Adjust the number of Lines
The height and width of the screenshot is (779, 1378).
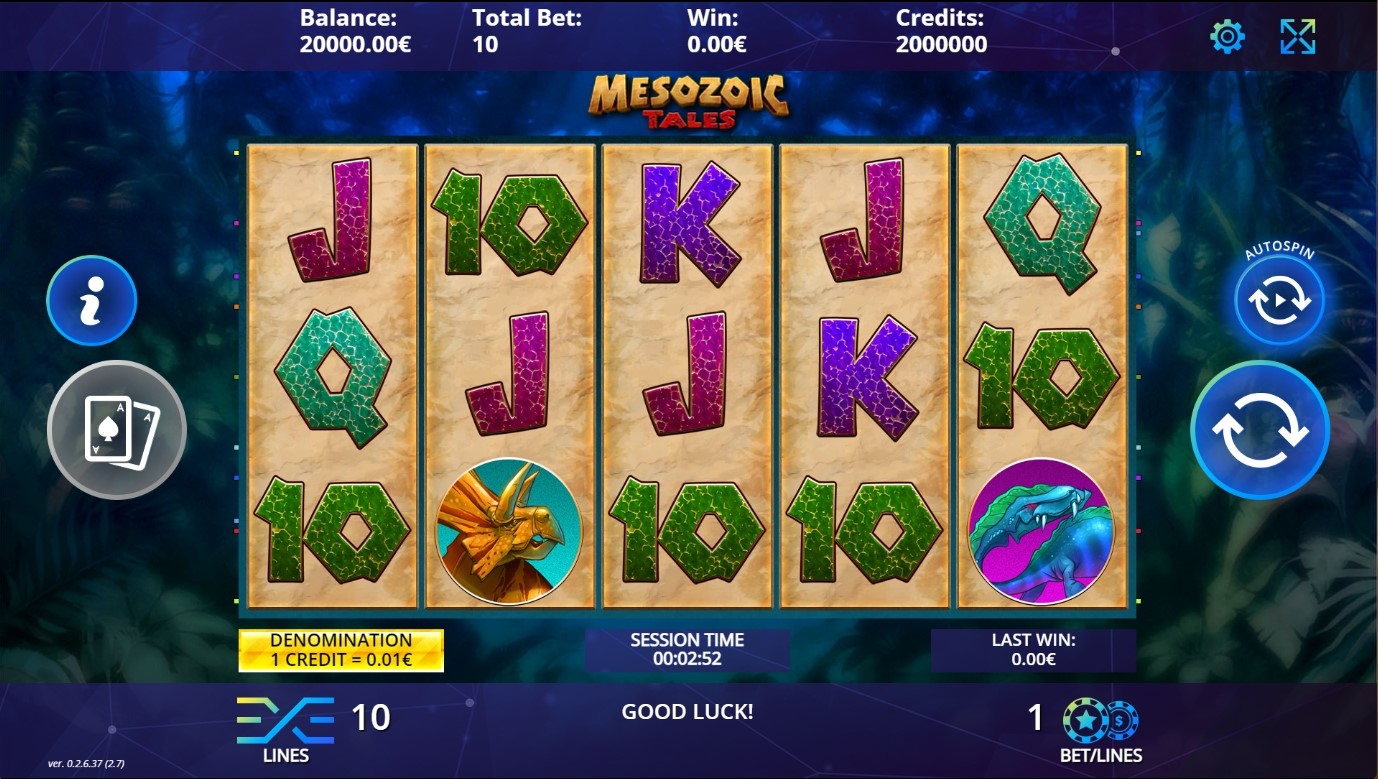coord(285,720)
